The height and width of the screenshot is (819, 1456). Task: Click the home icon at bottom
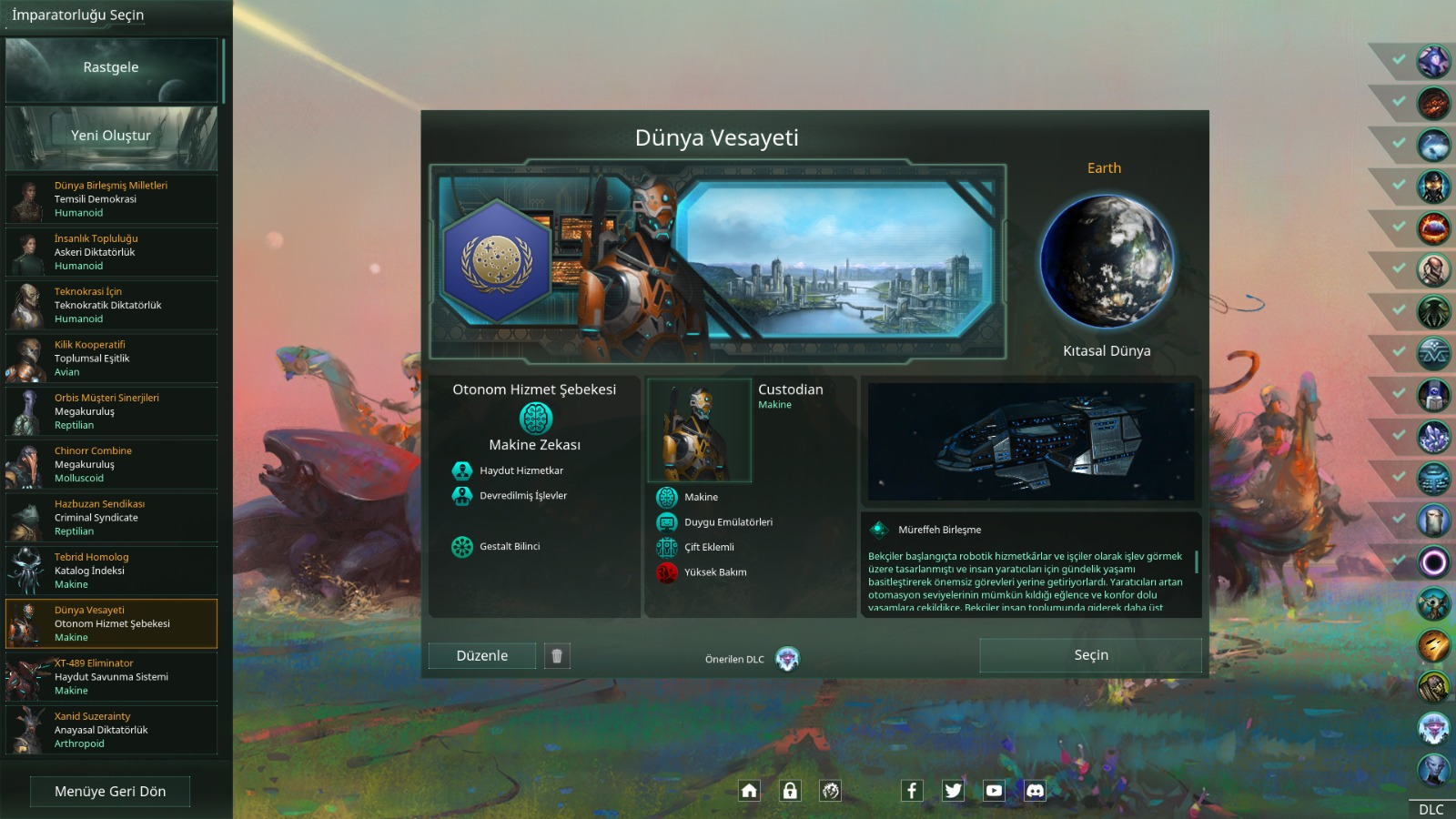tap(749, 791)
